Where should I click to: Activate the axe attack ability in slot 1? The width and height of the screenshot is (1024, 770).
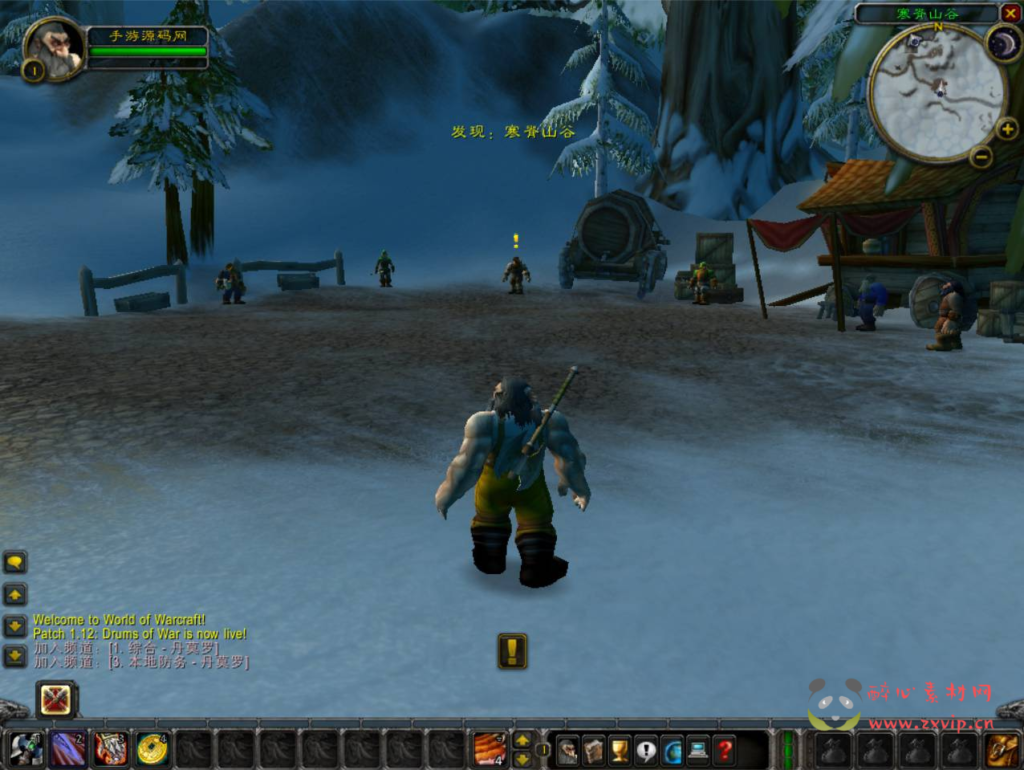(27, 749)
